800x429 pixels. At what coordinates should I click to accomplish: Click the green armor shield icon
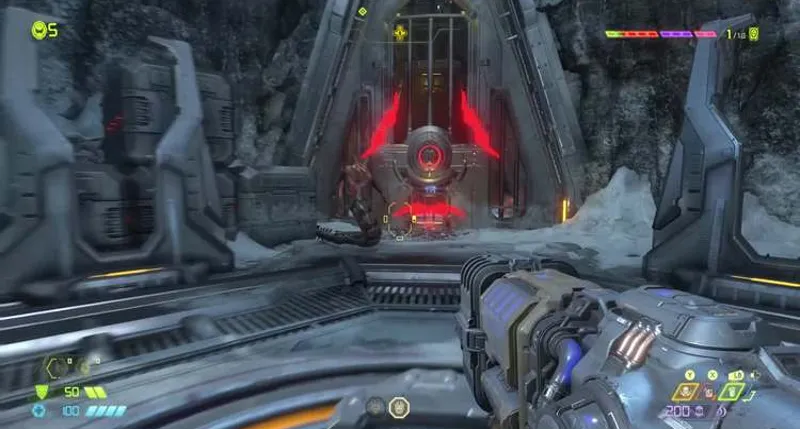click(x=42, y=391)
